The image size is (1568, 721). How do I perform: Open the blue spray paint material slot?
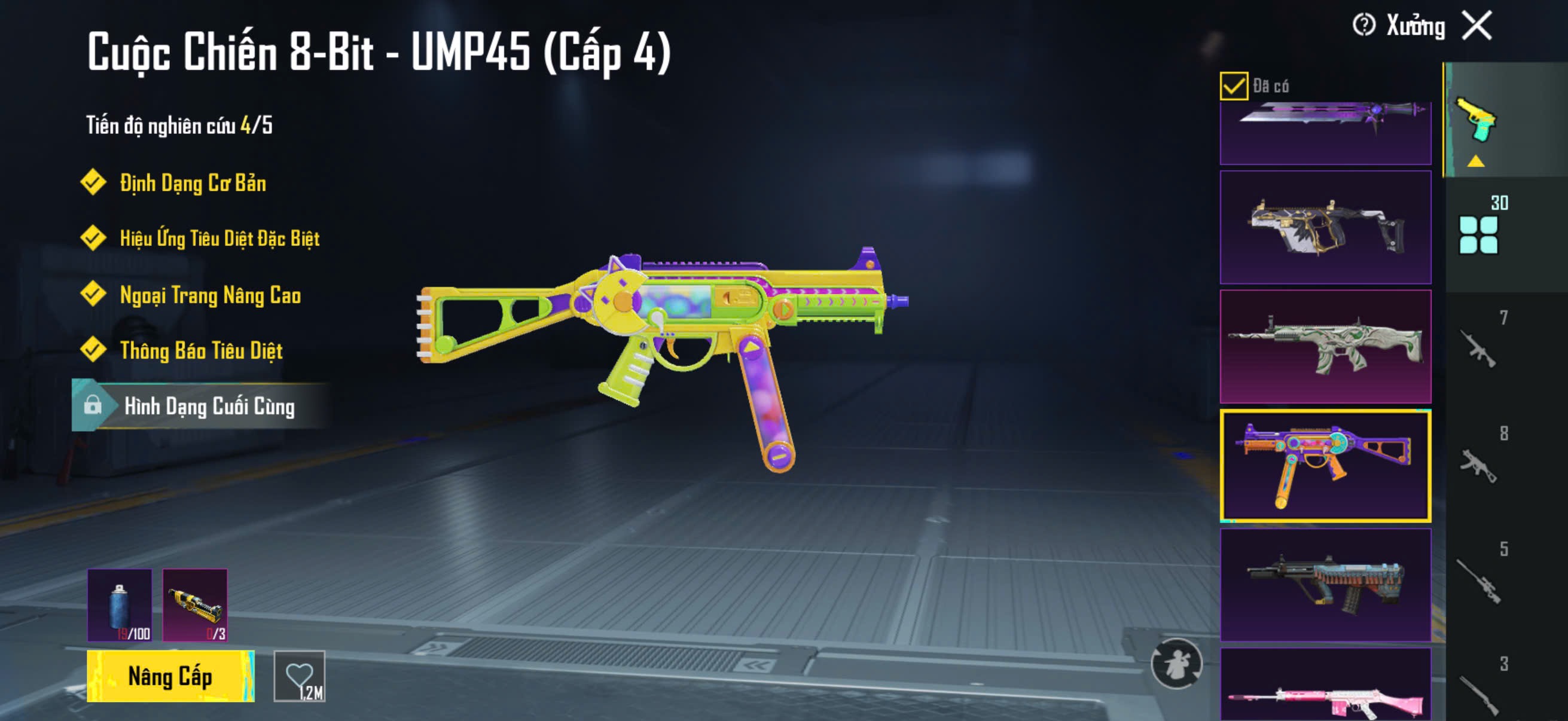(x=120, y=605)
